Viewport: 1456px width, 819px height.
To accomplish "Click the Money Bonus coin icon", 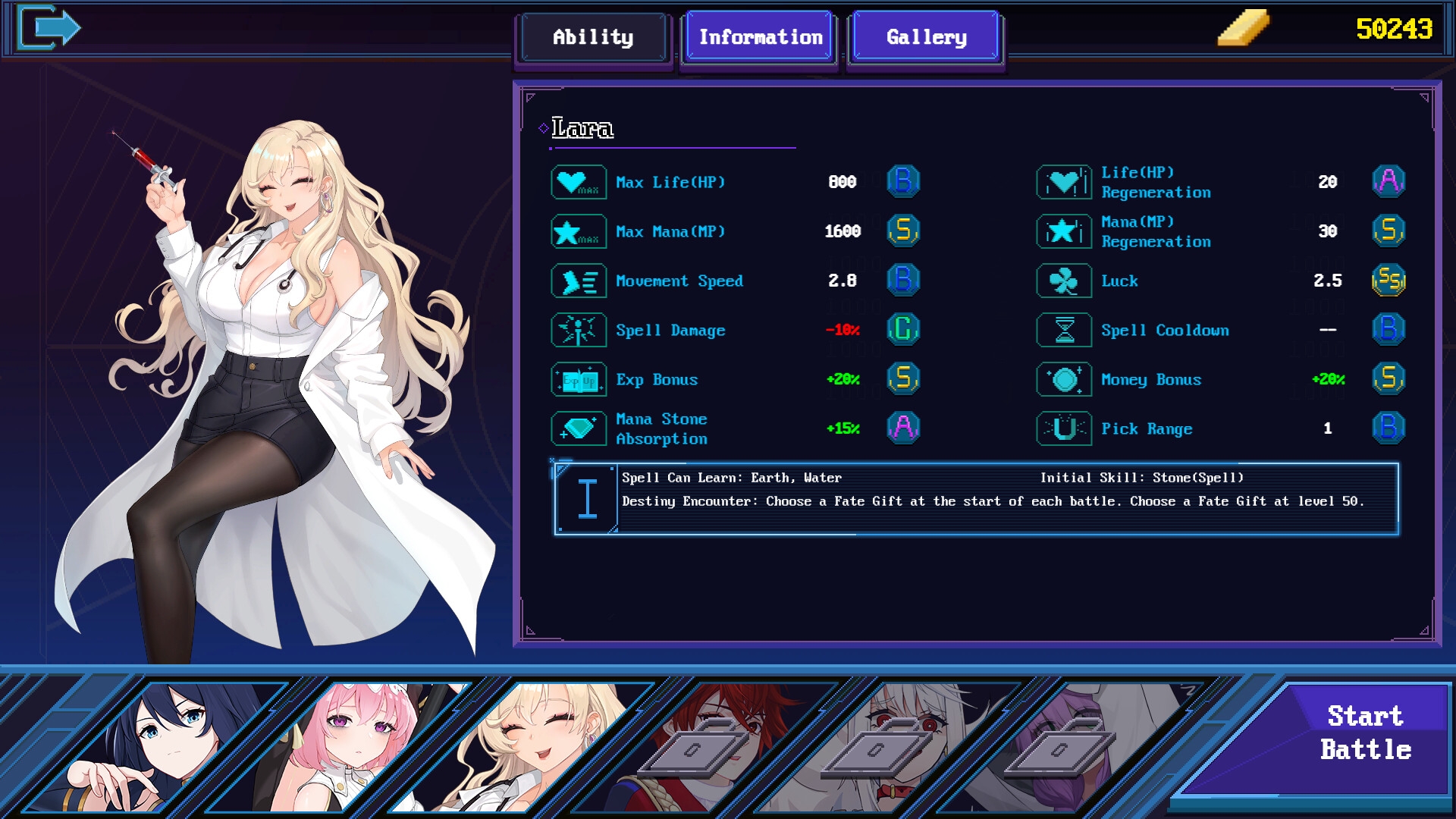I will 1064,379.
